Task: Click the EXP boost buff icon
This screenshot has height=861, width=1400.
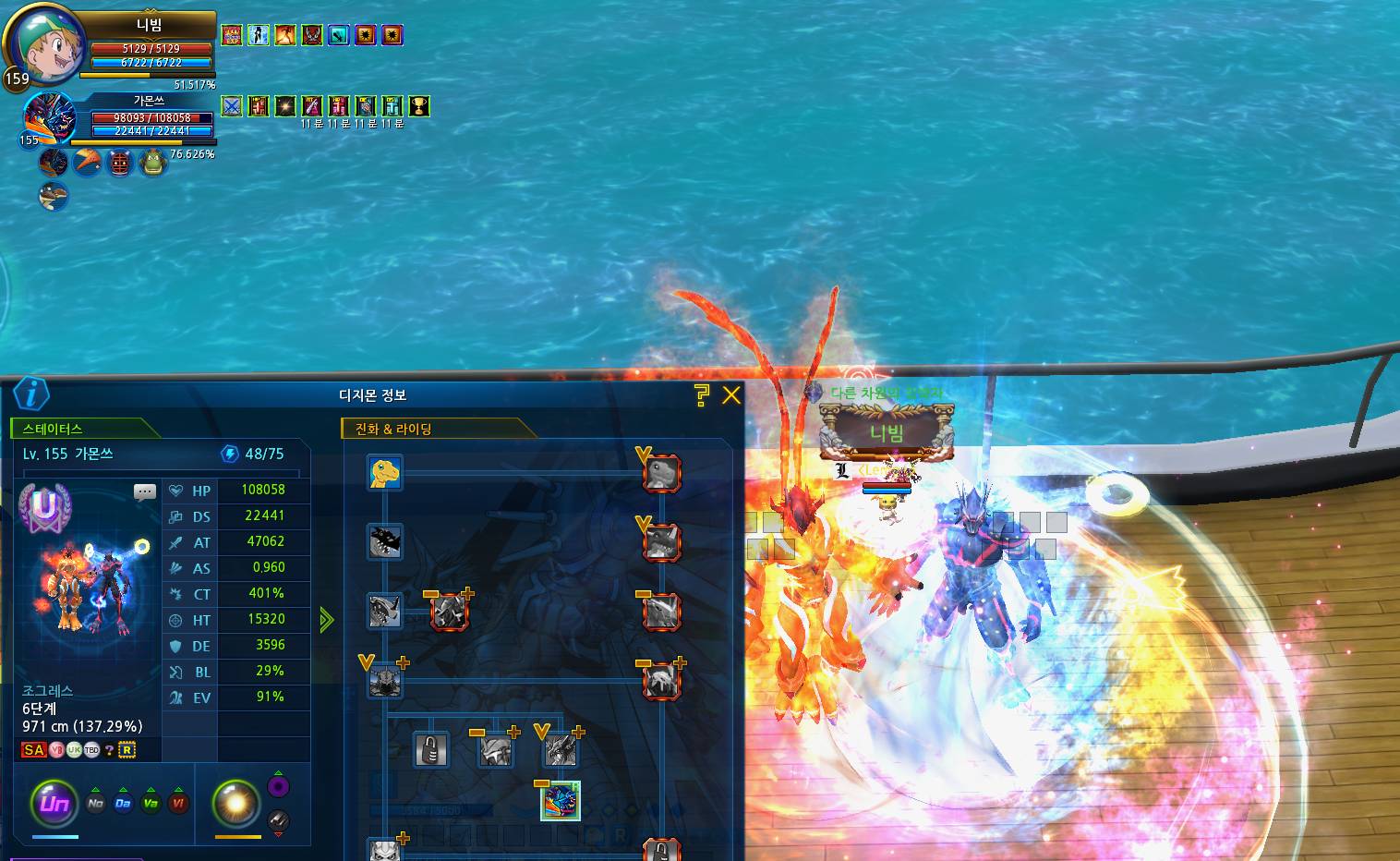Action: 232,35
